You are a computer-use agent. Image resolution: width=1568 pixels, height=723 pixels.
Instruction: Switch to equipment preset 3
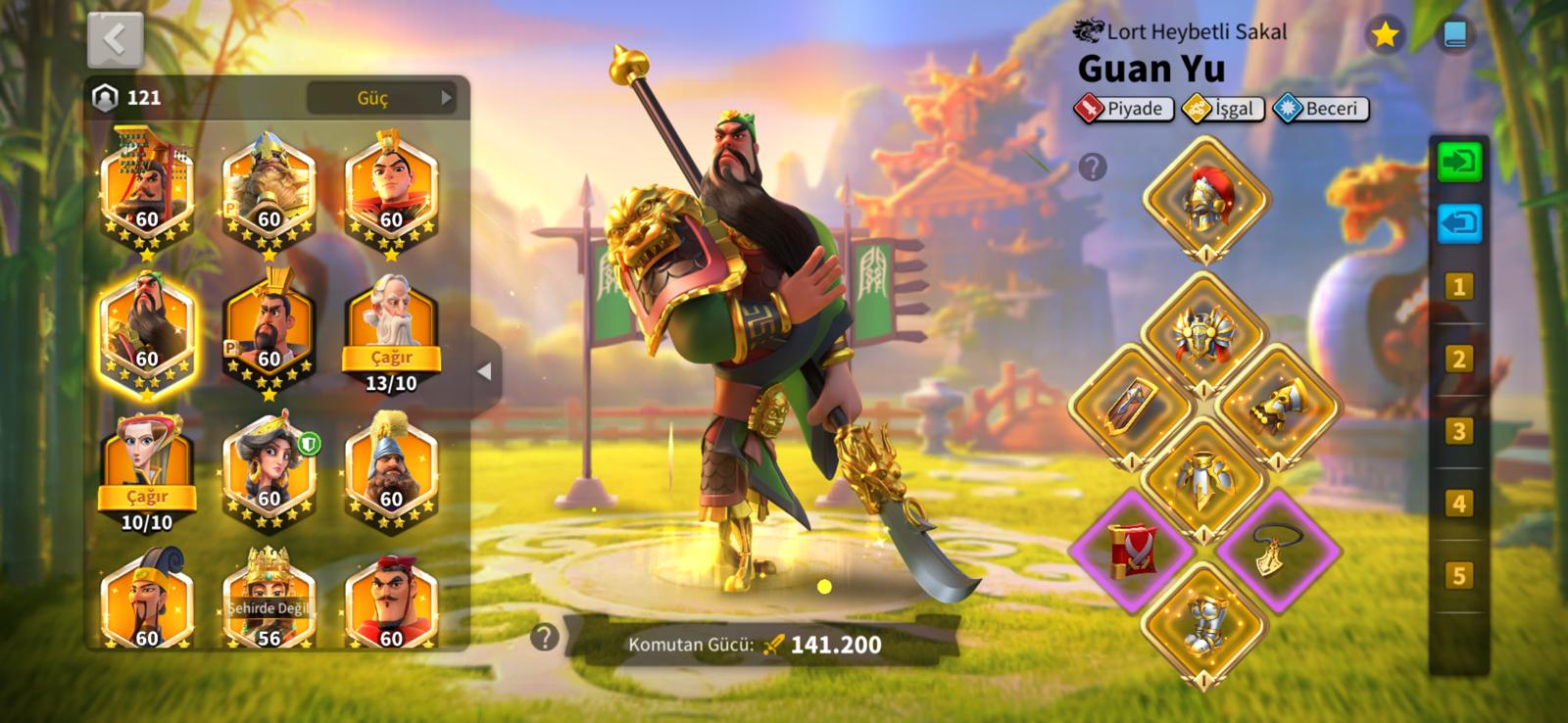coord(1459,431)
